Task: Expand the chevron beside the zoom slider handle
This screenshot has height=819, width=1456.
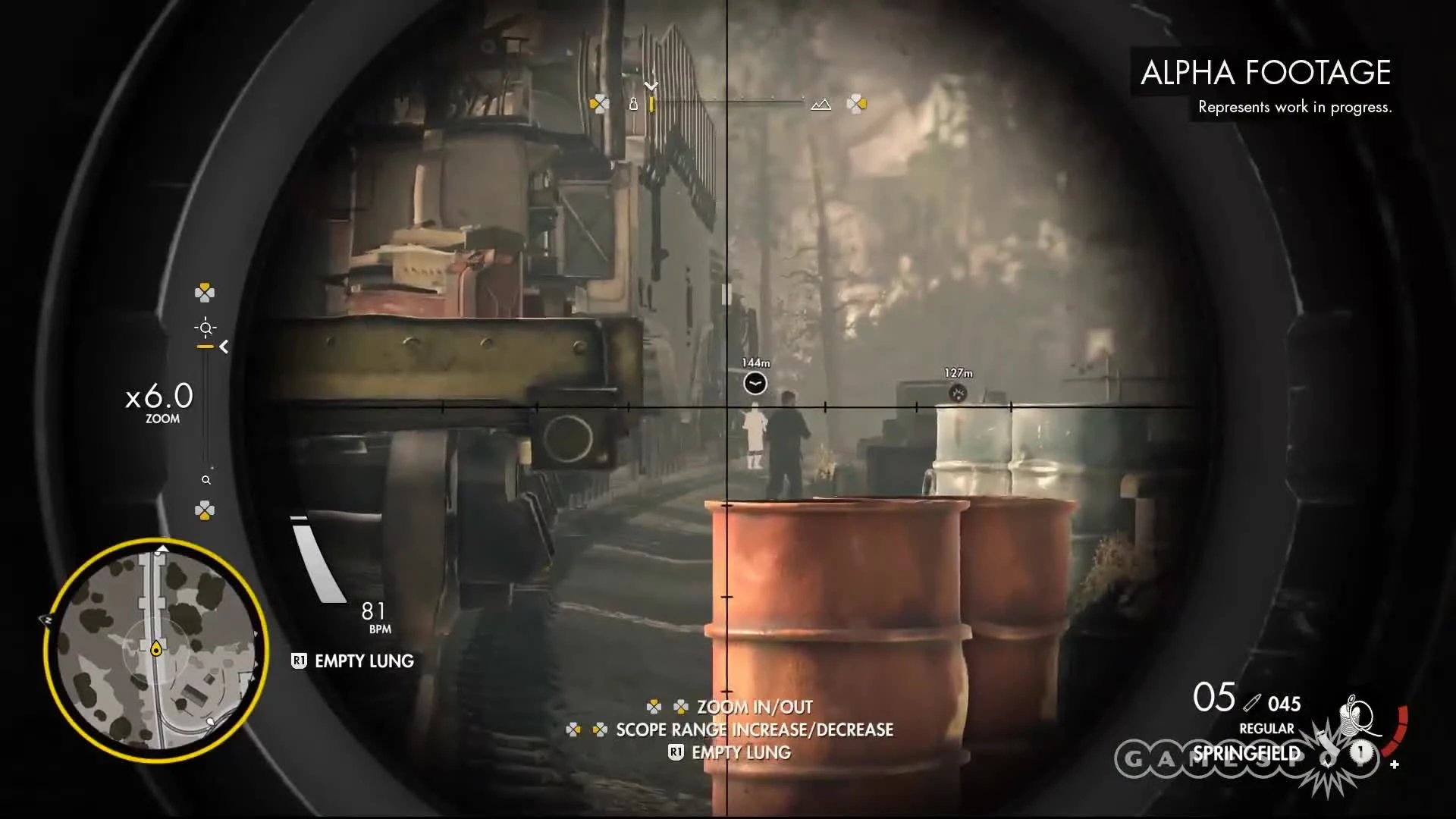Action: pyautogui.click(x=224, y=347)
